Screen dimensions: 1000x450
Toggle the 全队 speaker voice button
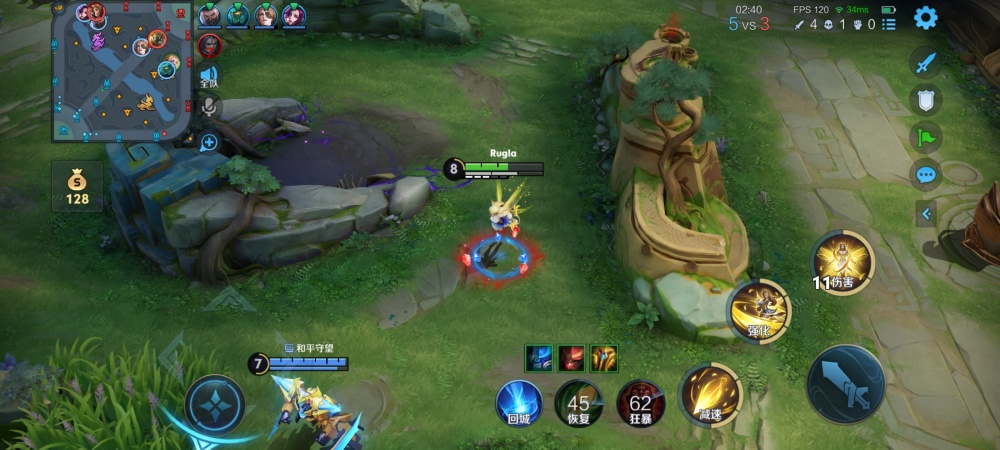tap(209, 77)
